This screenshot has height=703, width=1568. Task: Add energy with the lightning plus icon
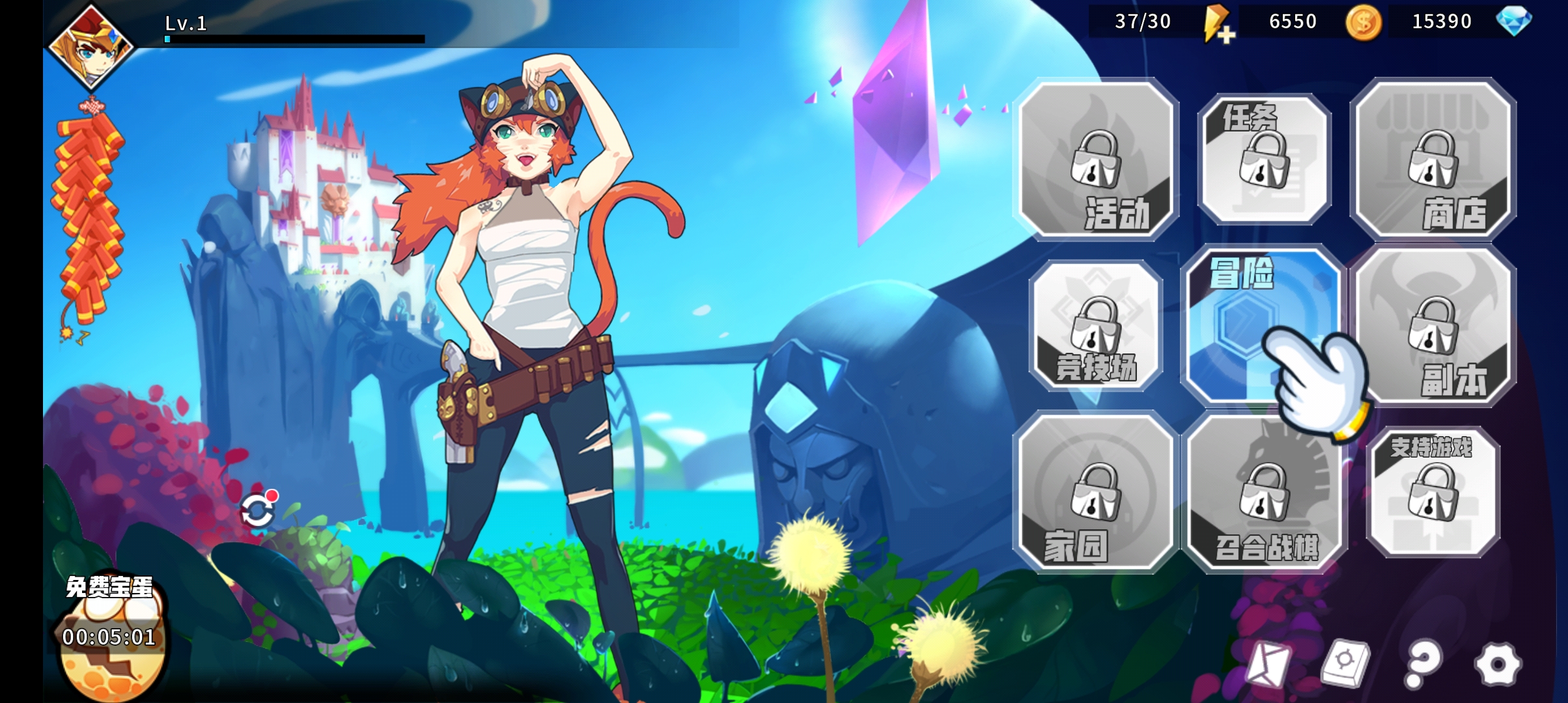pyautogui.click(x=1216, y=23)
